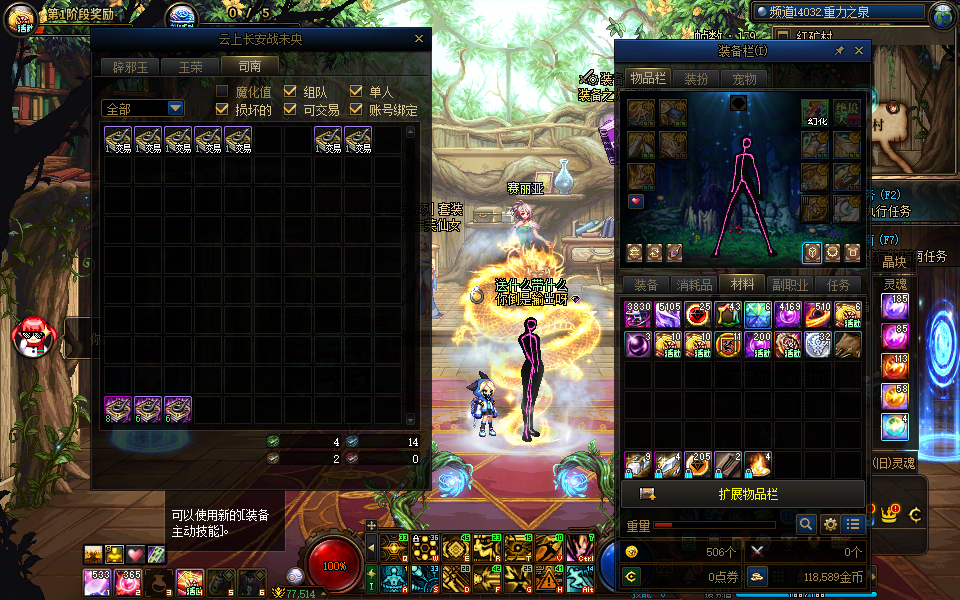The image size is (960, 600).
Task: Switch to the 辟邪玉 tab
Action: (x=129, y=67)
